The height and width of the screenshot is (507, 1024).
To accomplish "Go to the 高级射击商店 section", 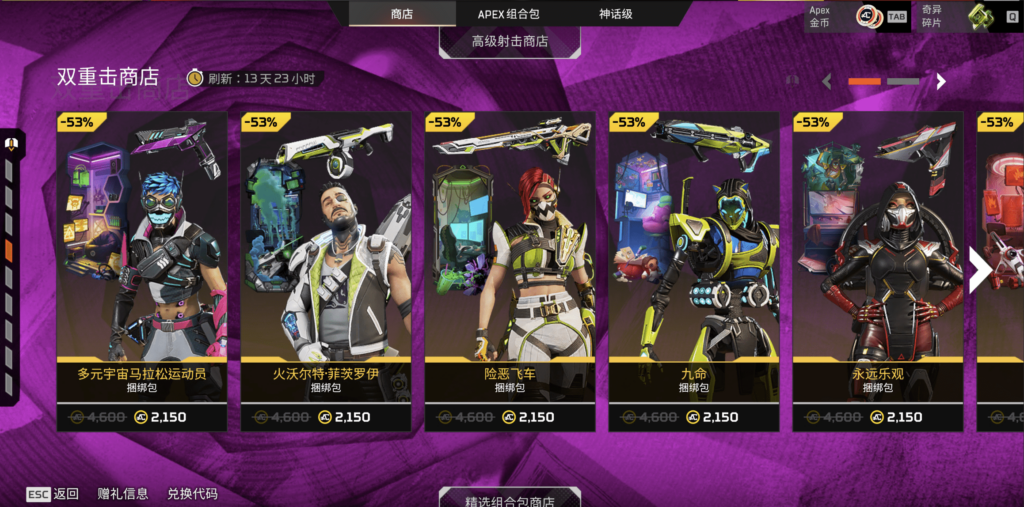I will pos(510,41).
